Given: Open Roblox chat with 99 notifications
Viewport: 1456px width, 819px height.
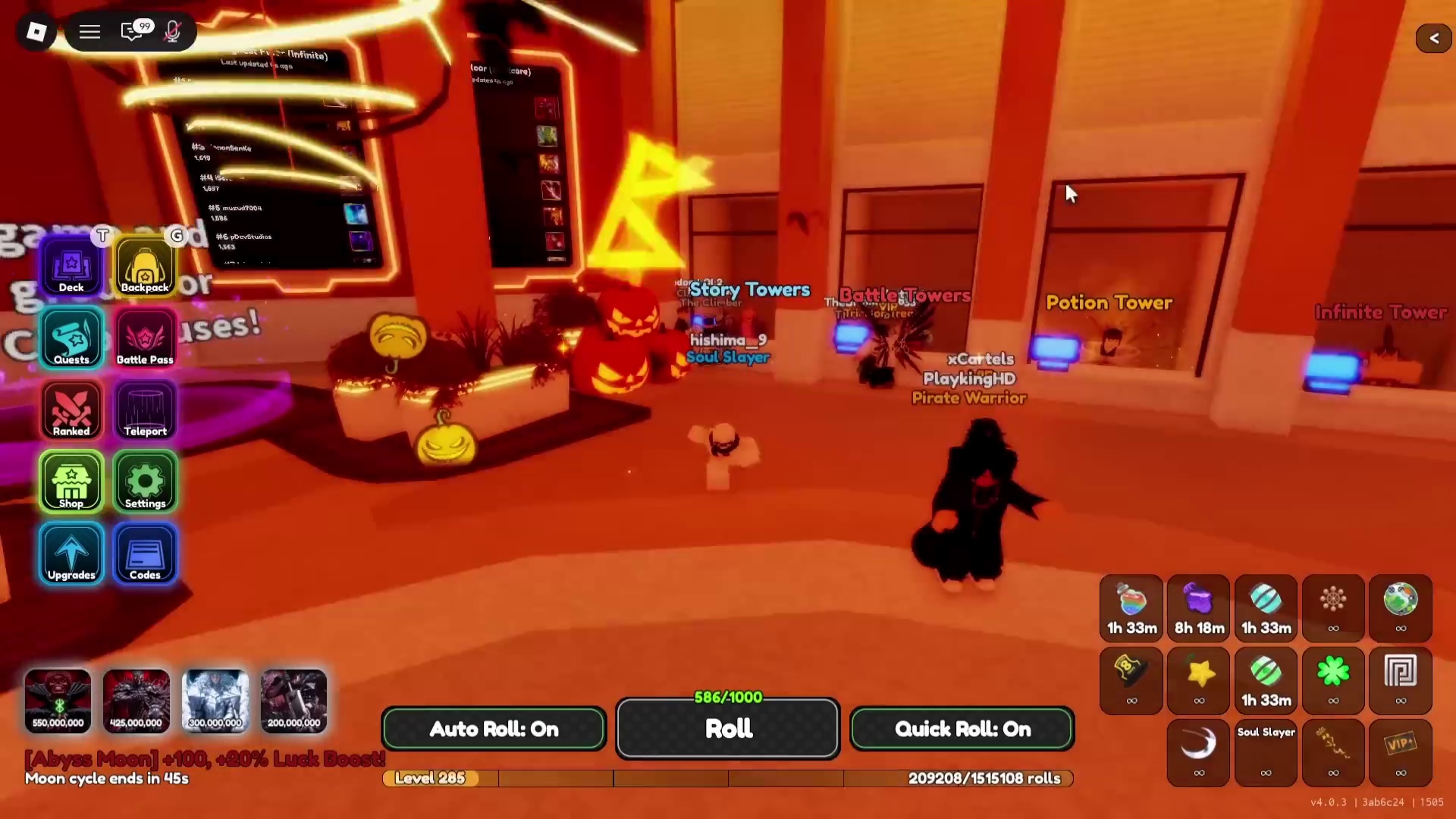Looking at the screenshot, I should pos(132,32).
